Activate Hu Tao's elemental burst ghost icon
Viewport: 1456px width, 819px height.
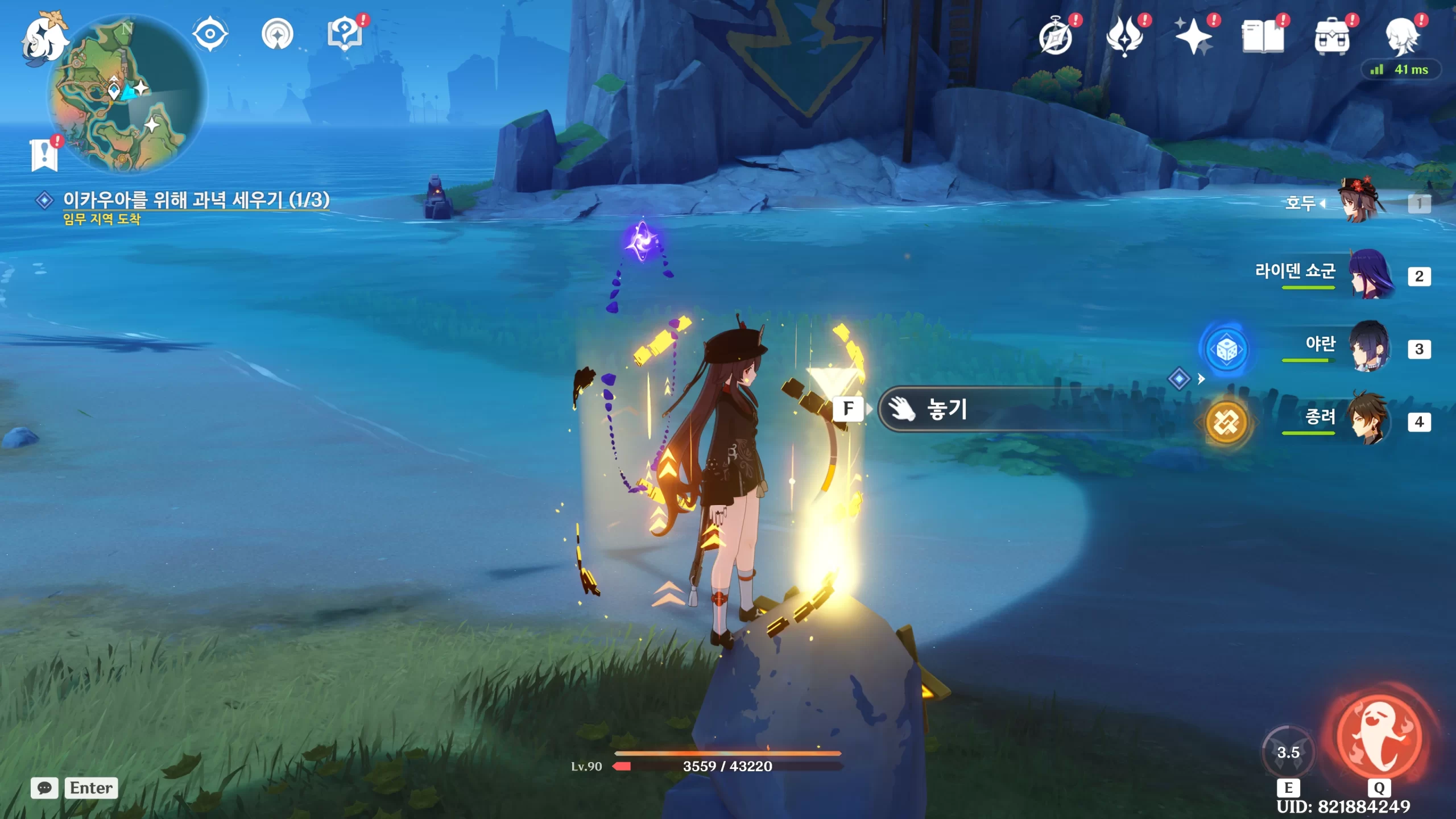pyautogui.click(x=1380, y=738)
